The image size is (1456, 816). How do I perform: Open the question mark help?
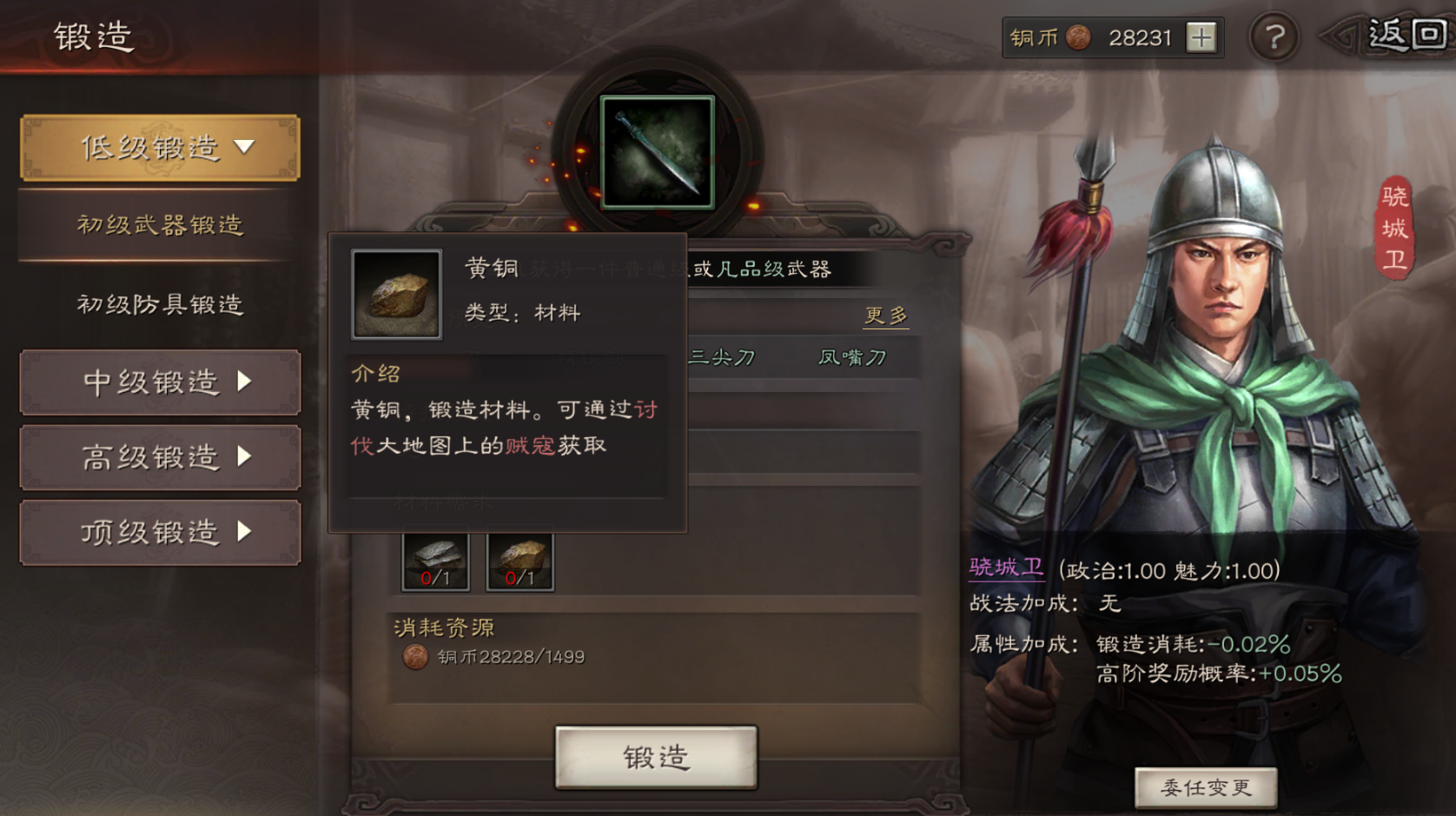point(1274,37)
